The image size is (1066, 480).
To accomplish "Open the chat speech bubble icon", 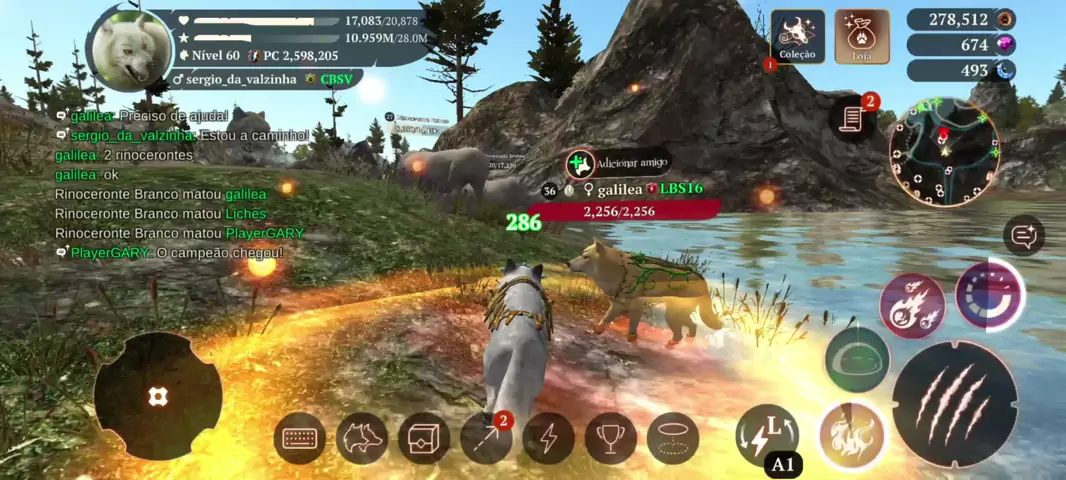I will coord(1025,236).
